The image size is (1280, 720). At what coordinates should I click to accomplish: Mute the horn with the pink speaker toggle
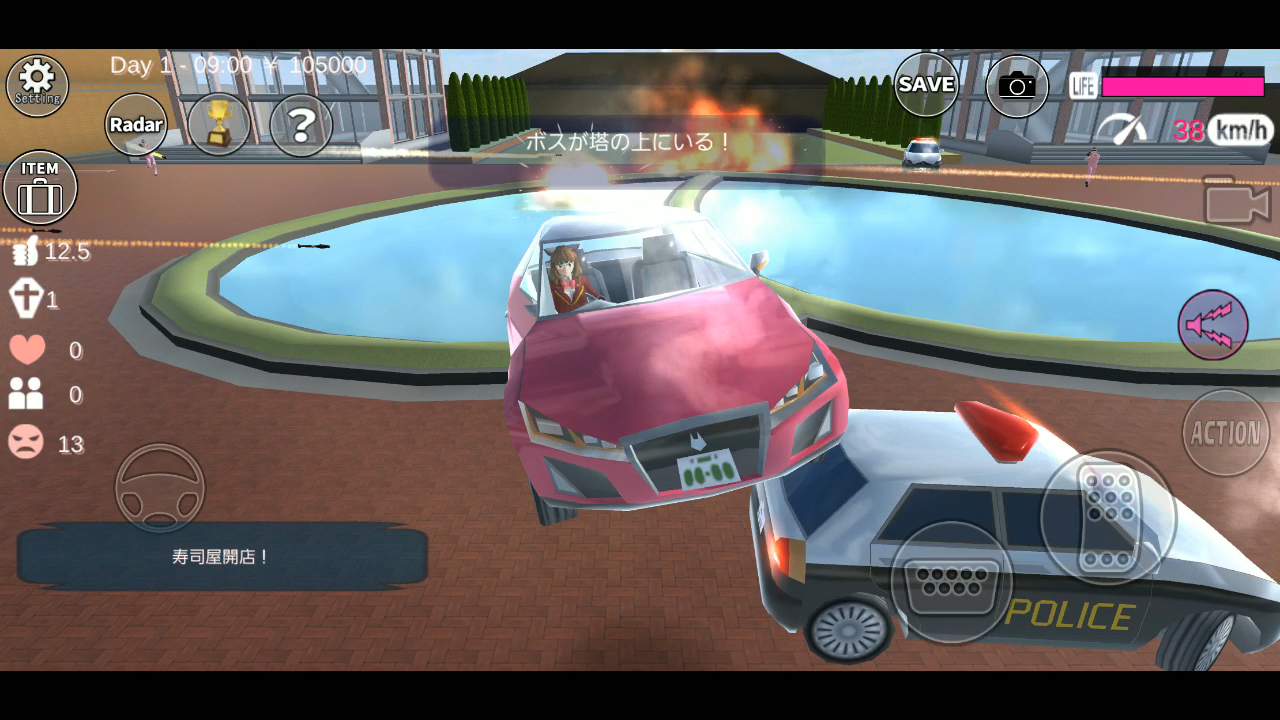(1215, 324)
